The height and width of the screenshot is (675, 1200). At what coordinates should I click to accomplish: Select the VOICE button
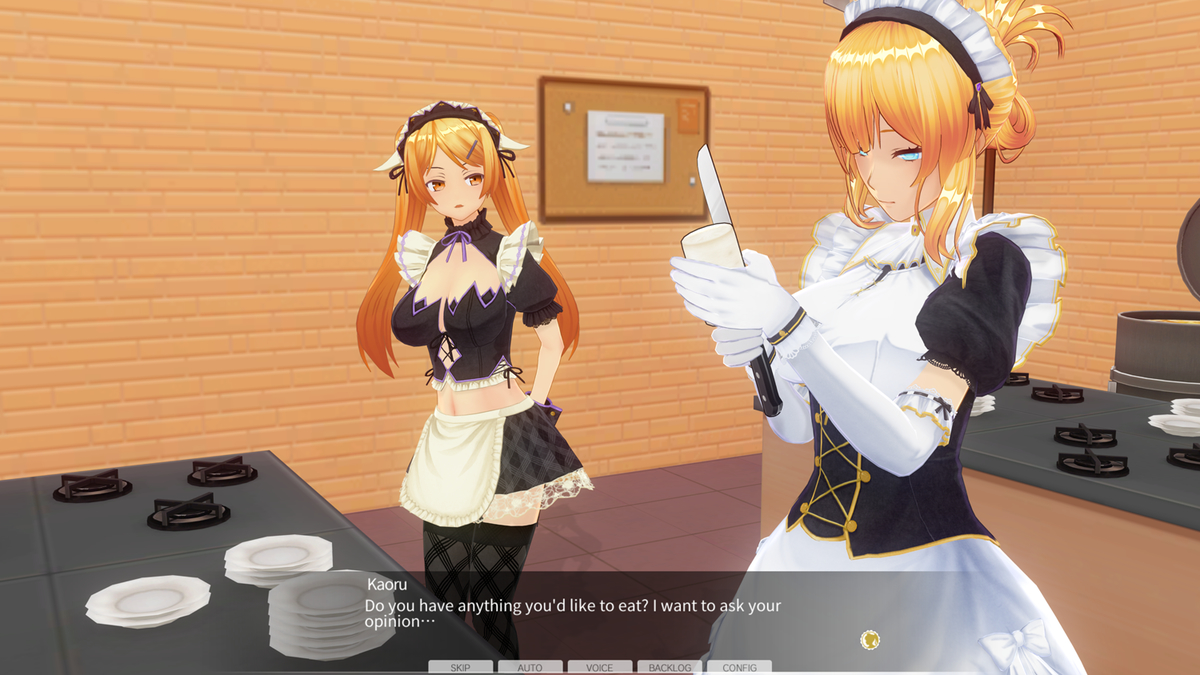(x=600, y=667)
